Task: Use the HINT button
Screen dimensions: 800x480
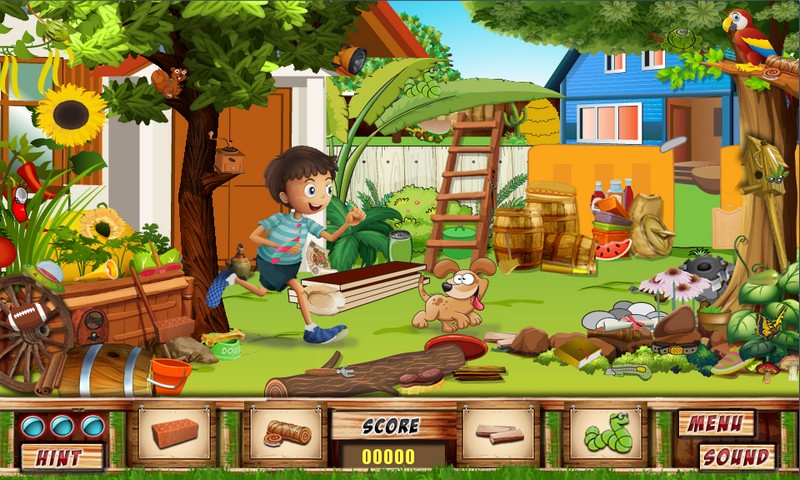Action: tap(62, 457)
